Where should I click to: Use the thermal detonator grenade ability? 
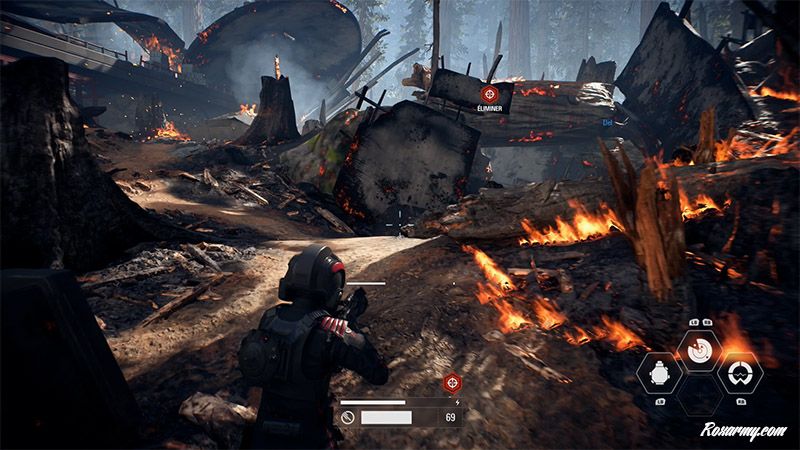[x=660, y=376]
